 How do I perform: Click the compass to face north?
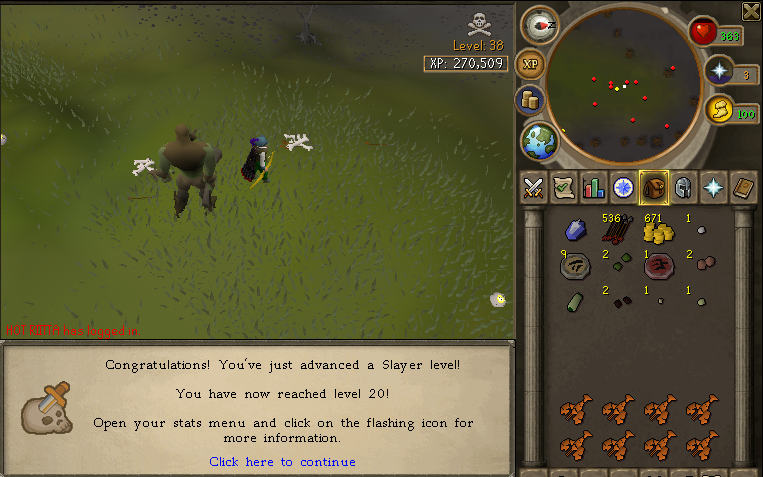point(539,24)
